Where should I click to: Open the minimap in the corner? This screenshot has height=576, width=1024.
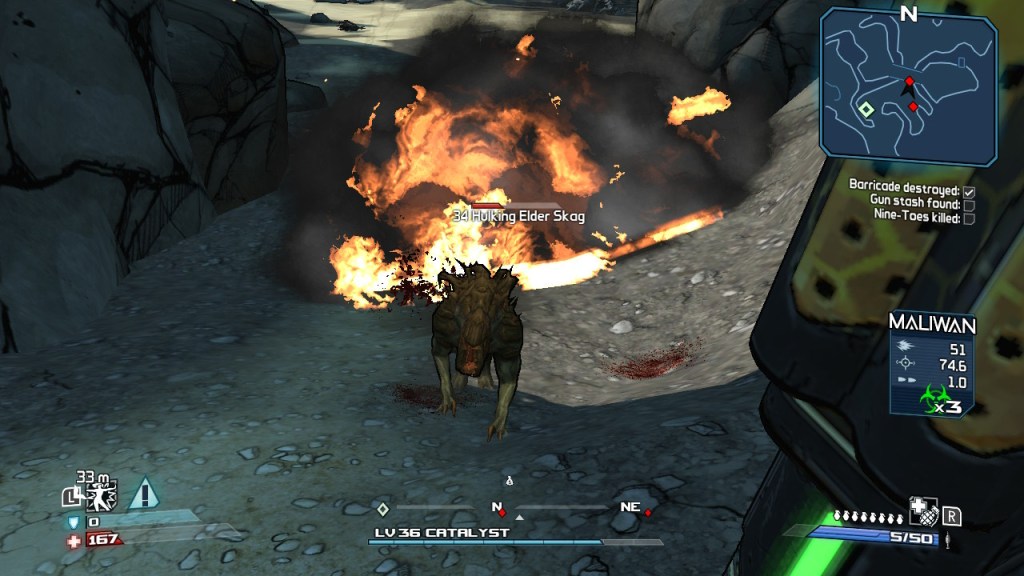point(908,86)
